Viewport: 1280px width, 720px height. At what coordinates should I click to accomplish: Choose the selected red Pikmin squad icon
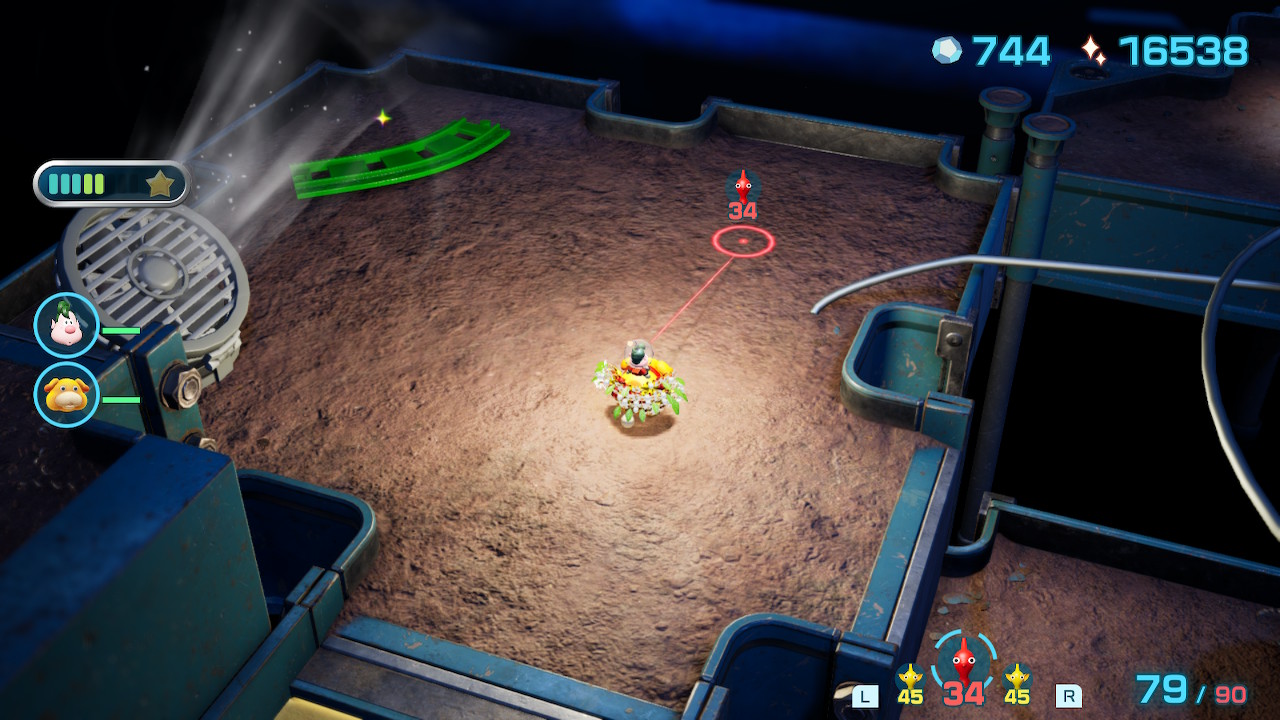[x=963, y=662]
